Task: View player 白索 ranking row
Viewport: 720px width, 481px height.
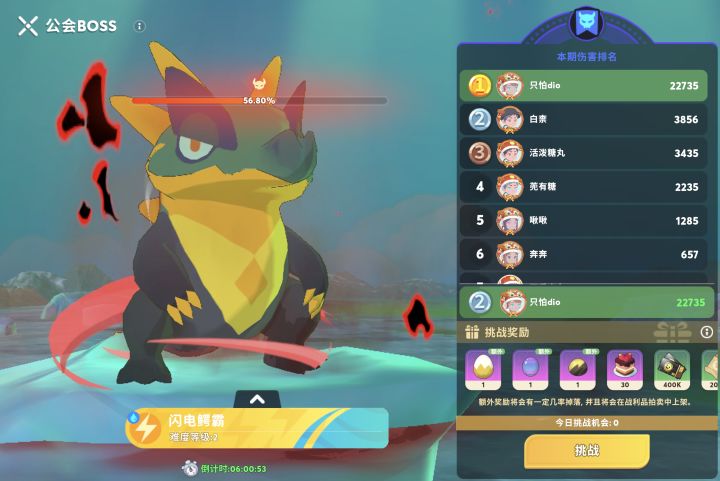Action: [586, 119]
